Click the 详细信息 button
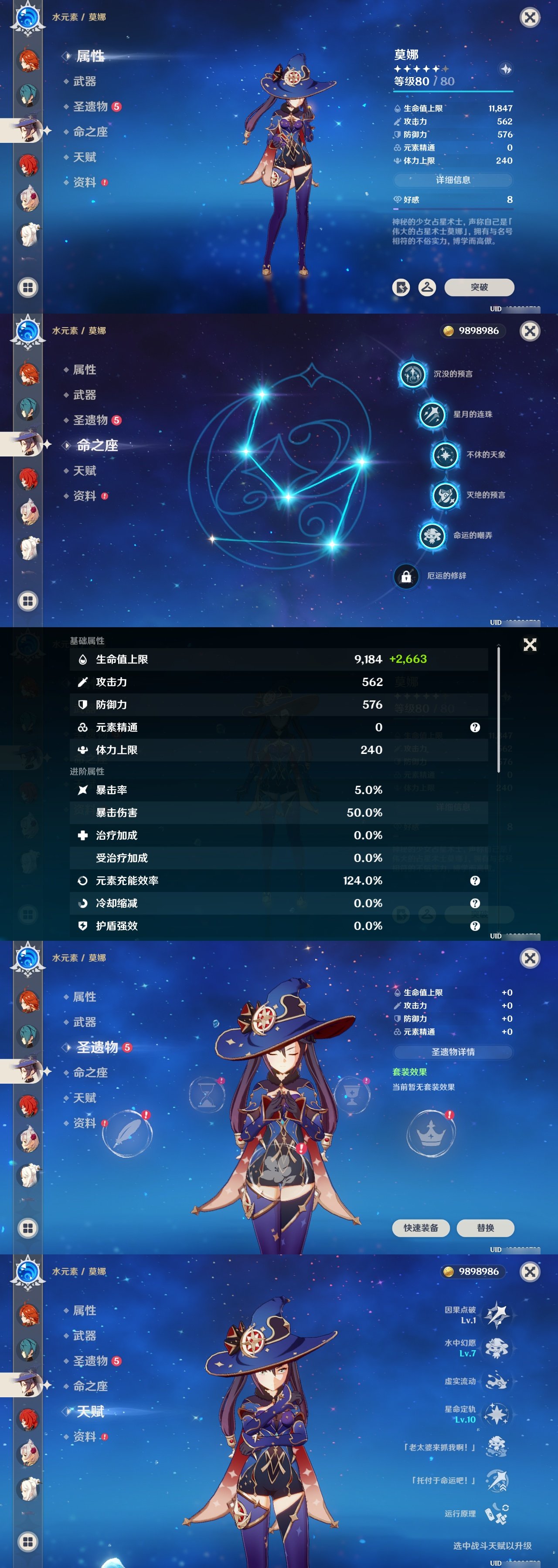The height and width of the screenshot is (1568, 558). pos(454,180)
